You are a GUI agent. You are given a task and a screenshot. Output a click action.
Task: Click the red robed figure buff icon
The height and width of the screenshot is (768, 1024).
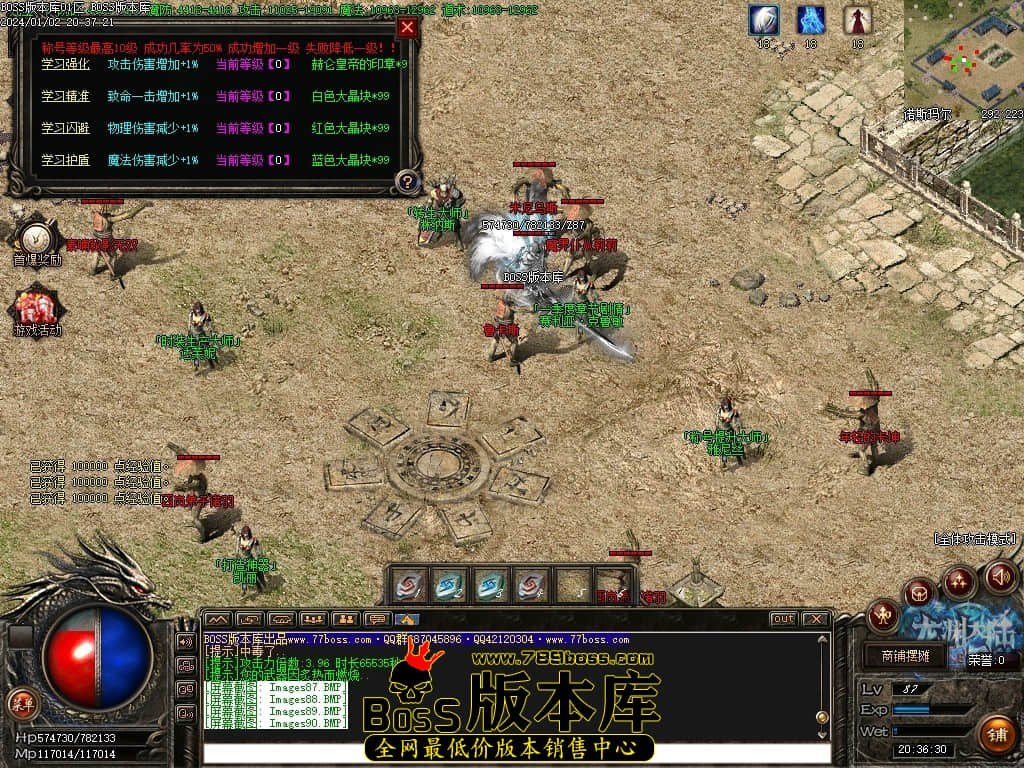[x=857, y=20]
